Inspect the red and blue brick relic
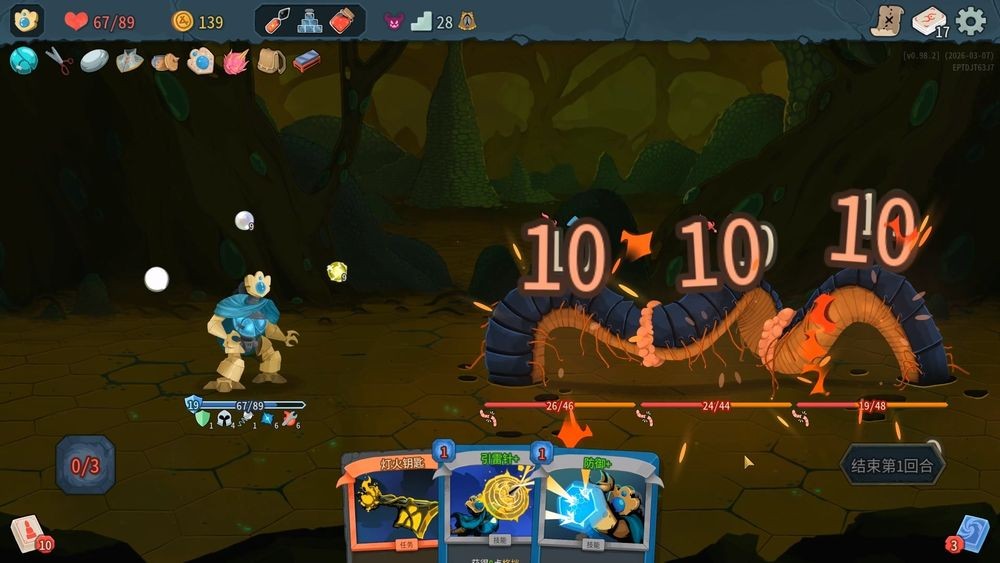The width and height of the screenshot is (1000, 563). pyautogui.click(x=306, y=61)
